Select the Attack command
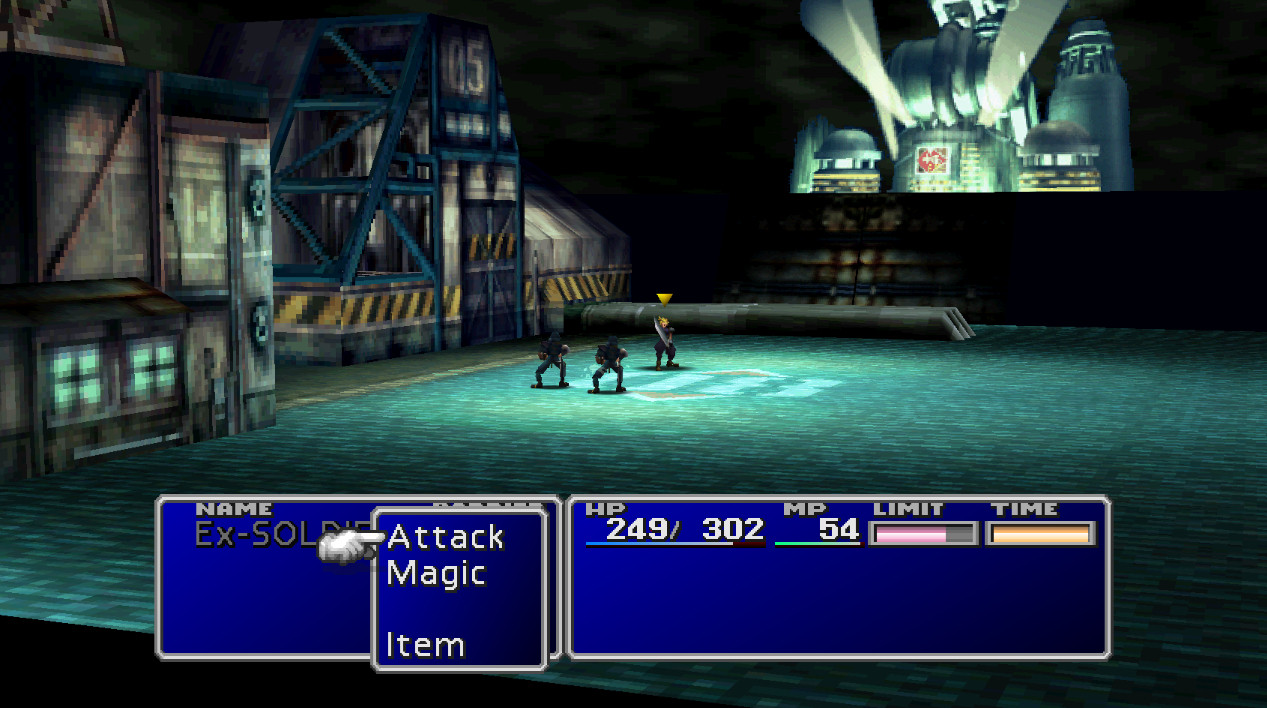 coord(445,537)
